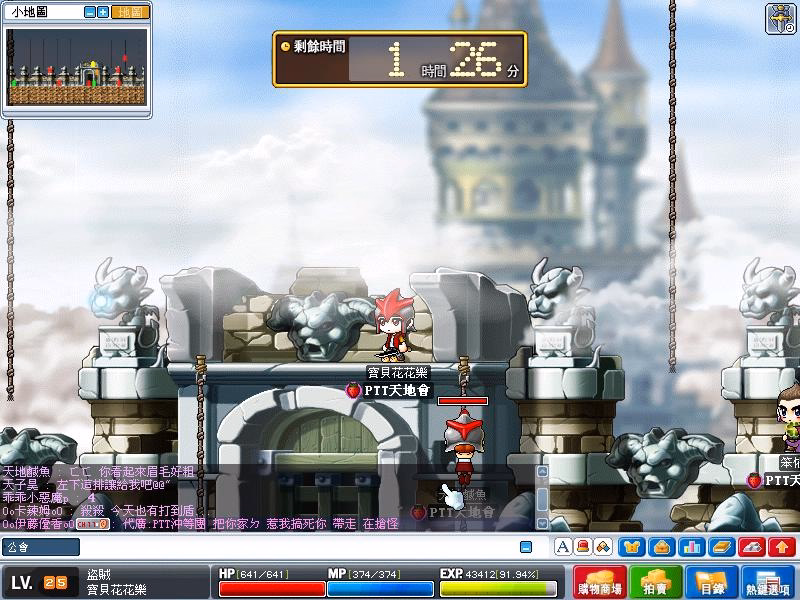Select the 公會 chat channel selector
800x600 pixels.
click(40, 547)
